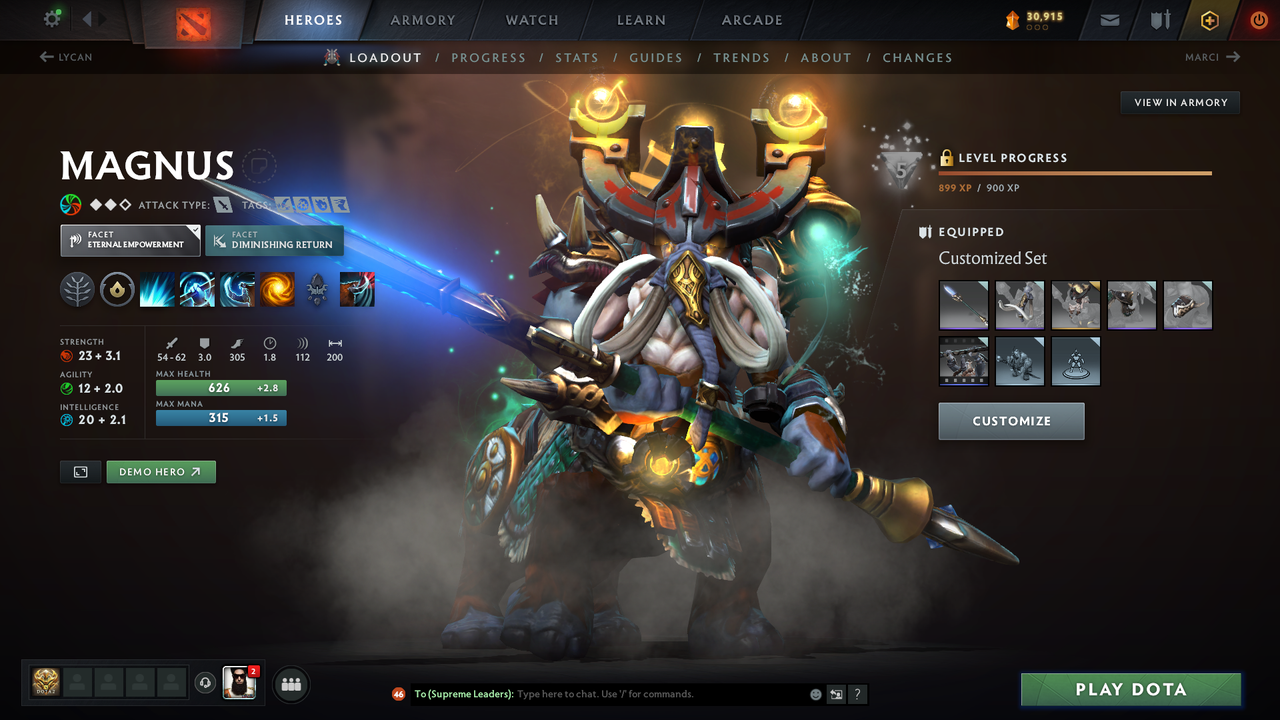
Task: Open the armory shield and sword icon
Action: pos(1159,19)
